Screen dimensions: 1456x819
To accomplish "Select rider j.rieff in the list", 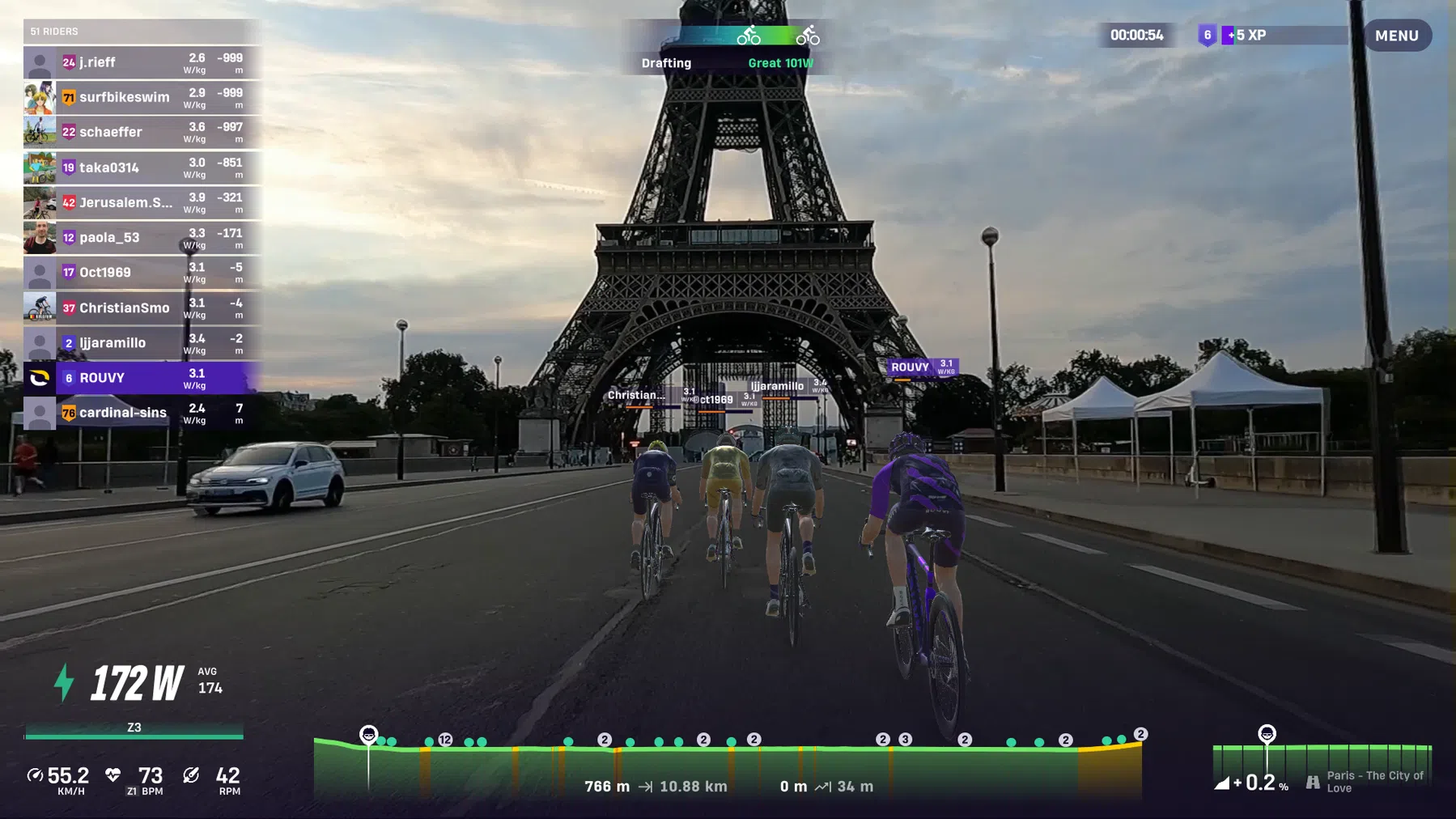I will coord(142,62).
